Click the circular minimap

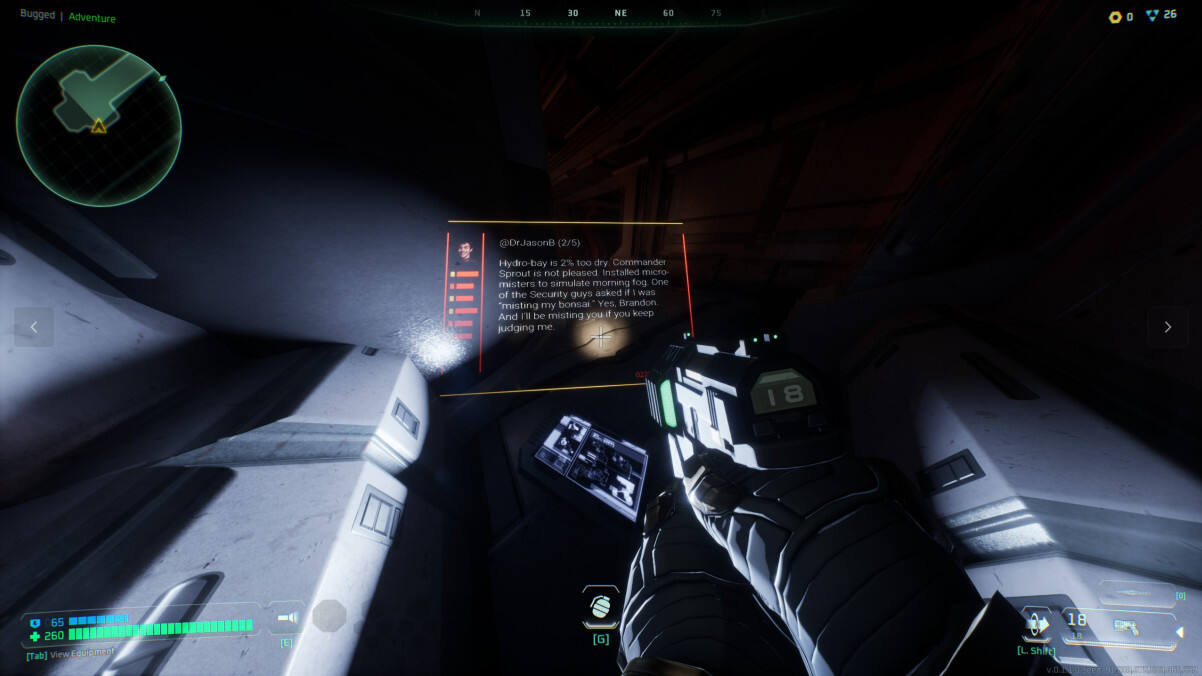98,124
